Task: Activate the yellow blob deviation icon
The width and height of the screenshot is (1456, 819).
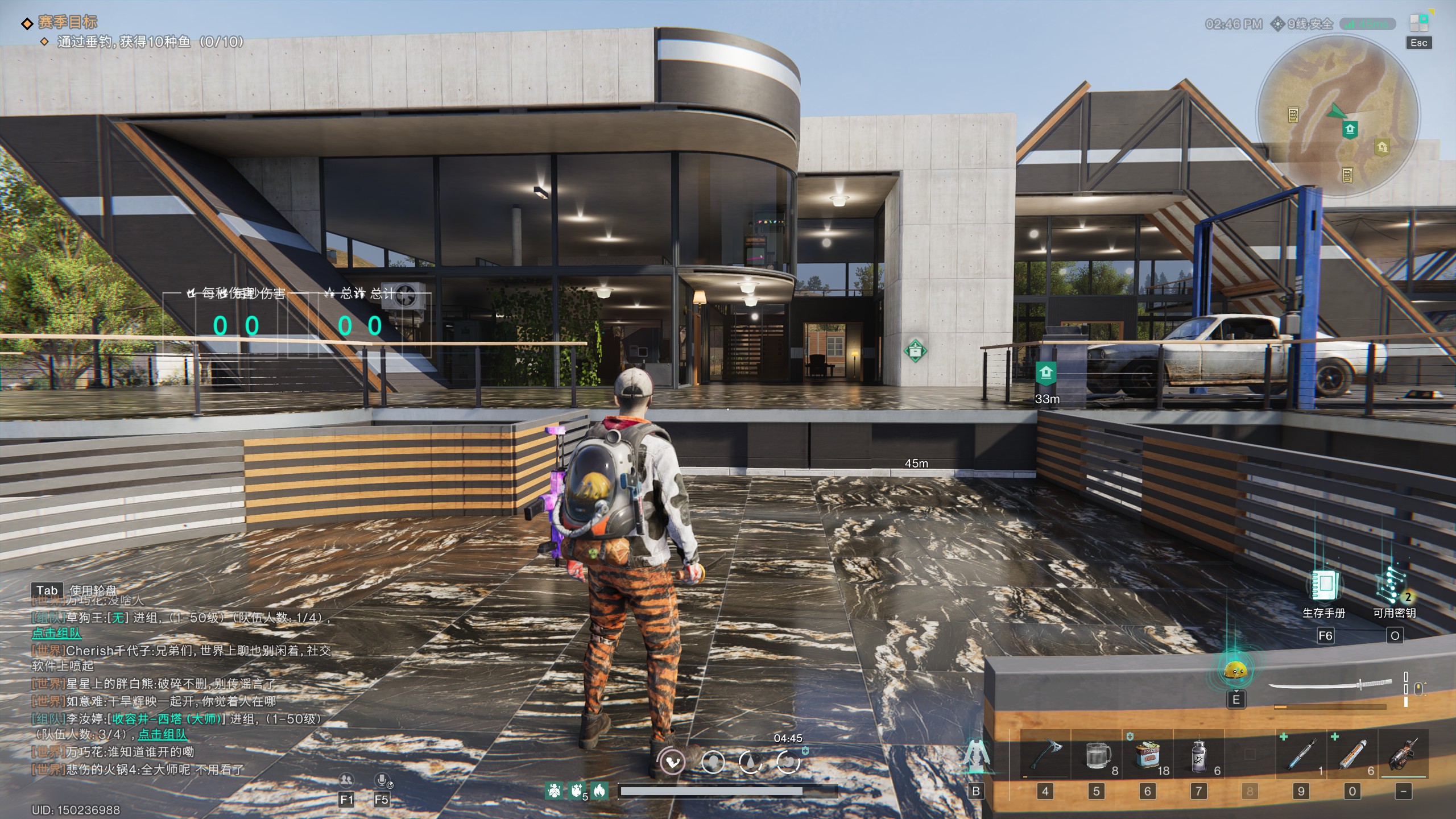Action: 1235,670
